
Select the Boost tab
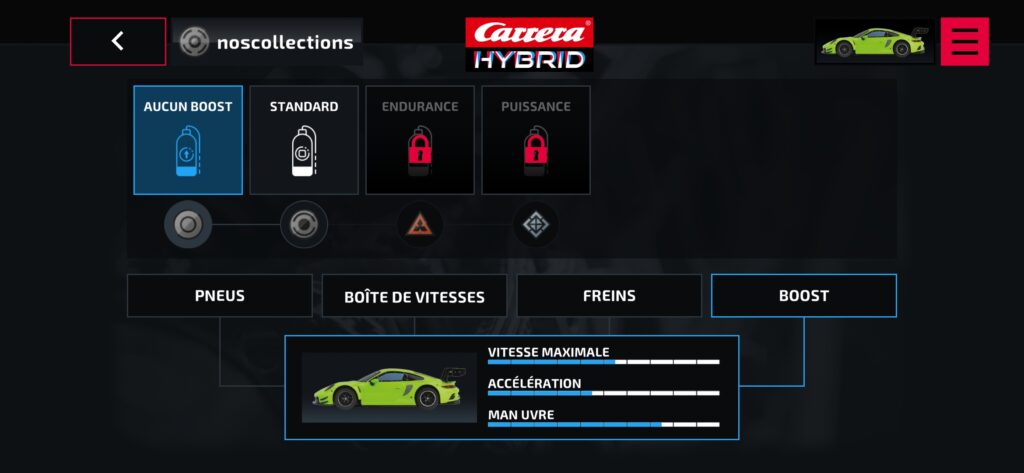(804, 296)
